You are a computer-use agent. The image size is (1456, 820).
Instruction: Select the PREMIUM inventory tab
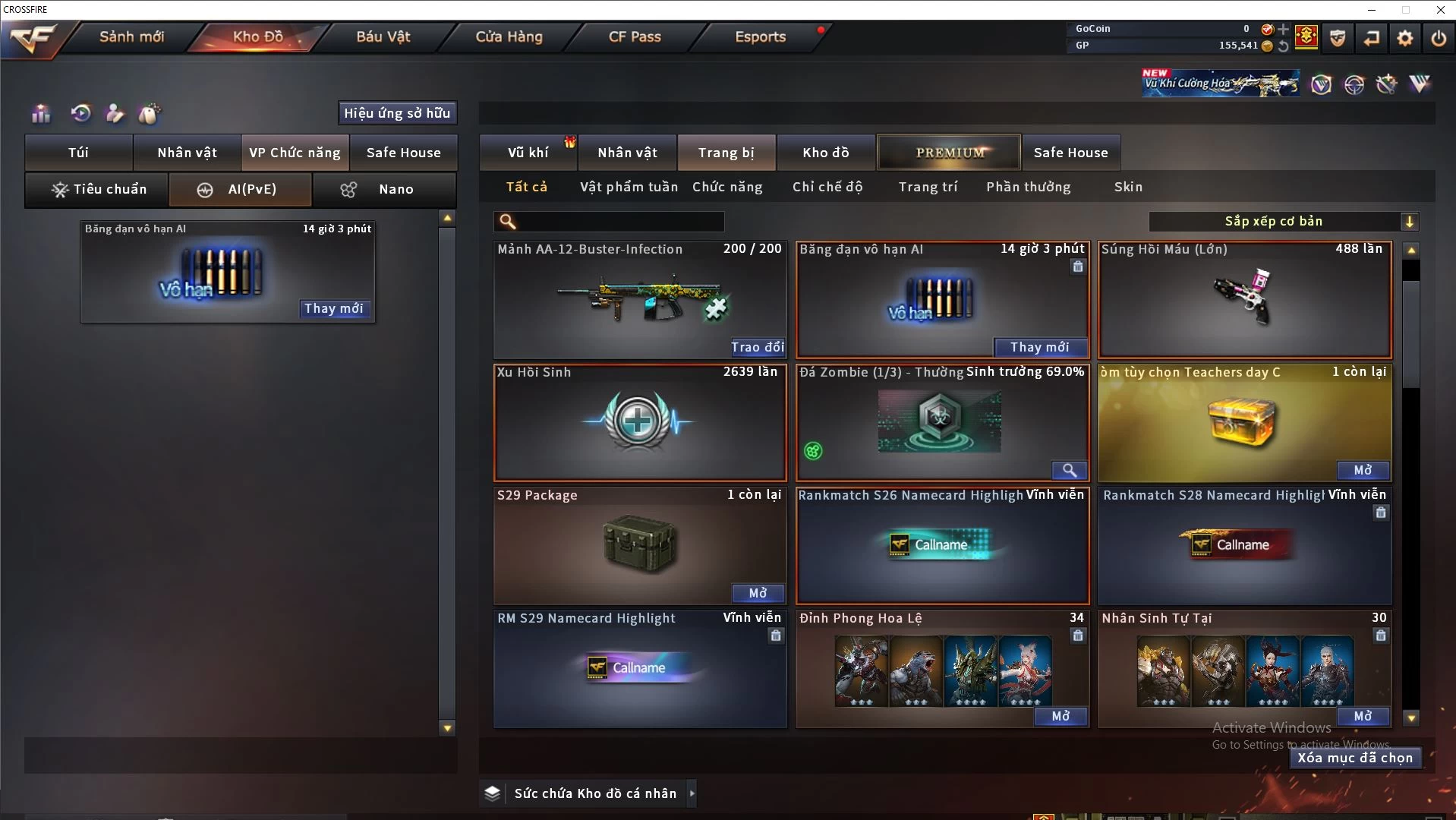(x=950, y=153)
